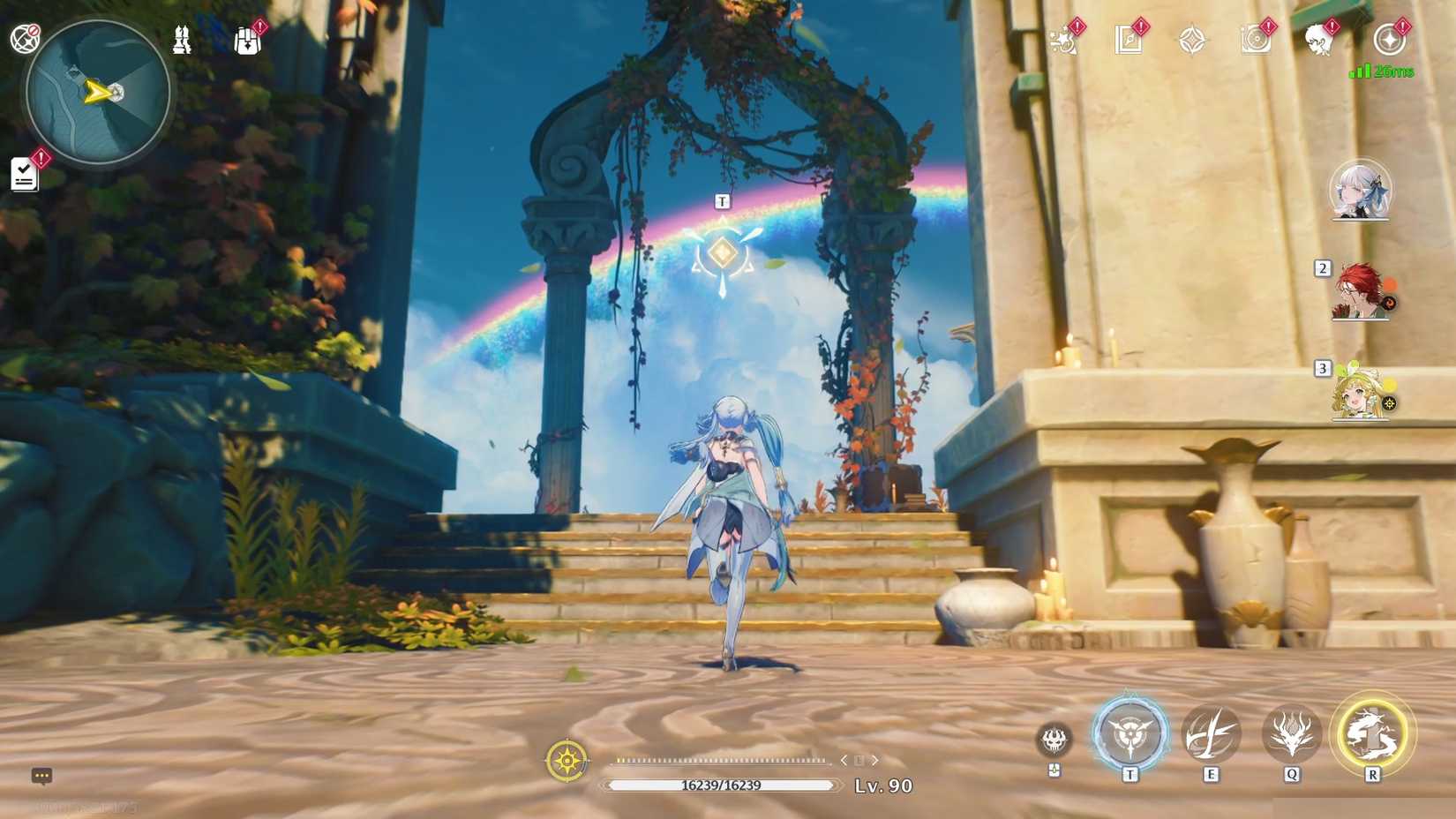The height and width of the screenshot is (819, 1456).
Task: Open the limited-time events icon
Action: point(1063,40)
